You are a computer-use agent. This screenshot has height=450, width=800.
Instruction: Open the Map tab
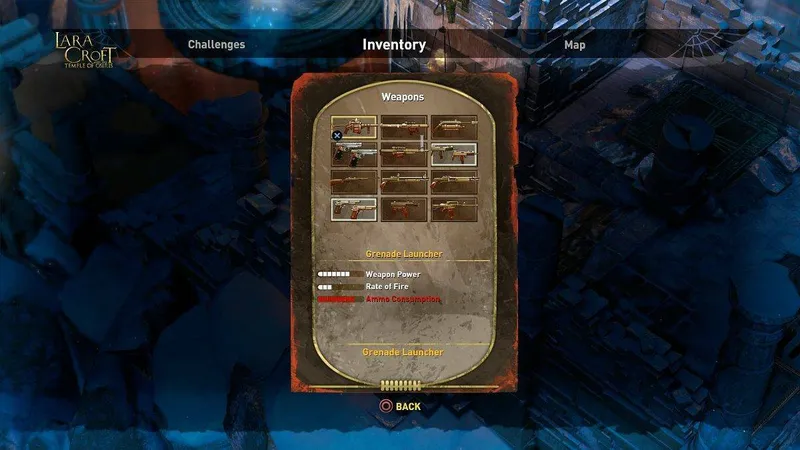[575, 45]
